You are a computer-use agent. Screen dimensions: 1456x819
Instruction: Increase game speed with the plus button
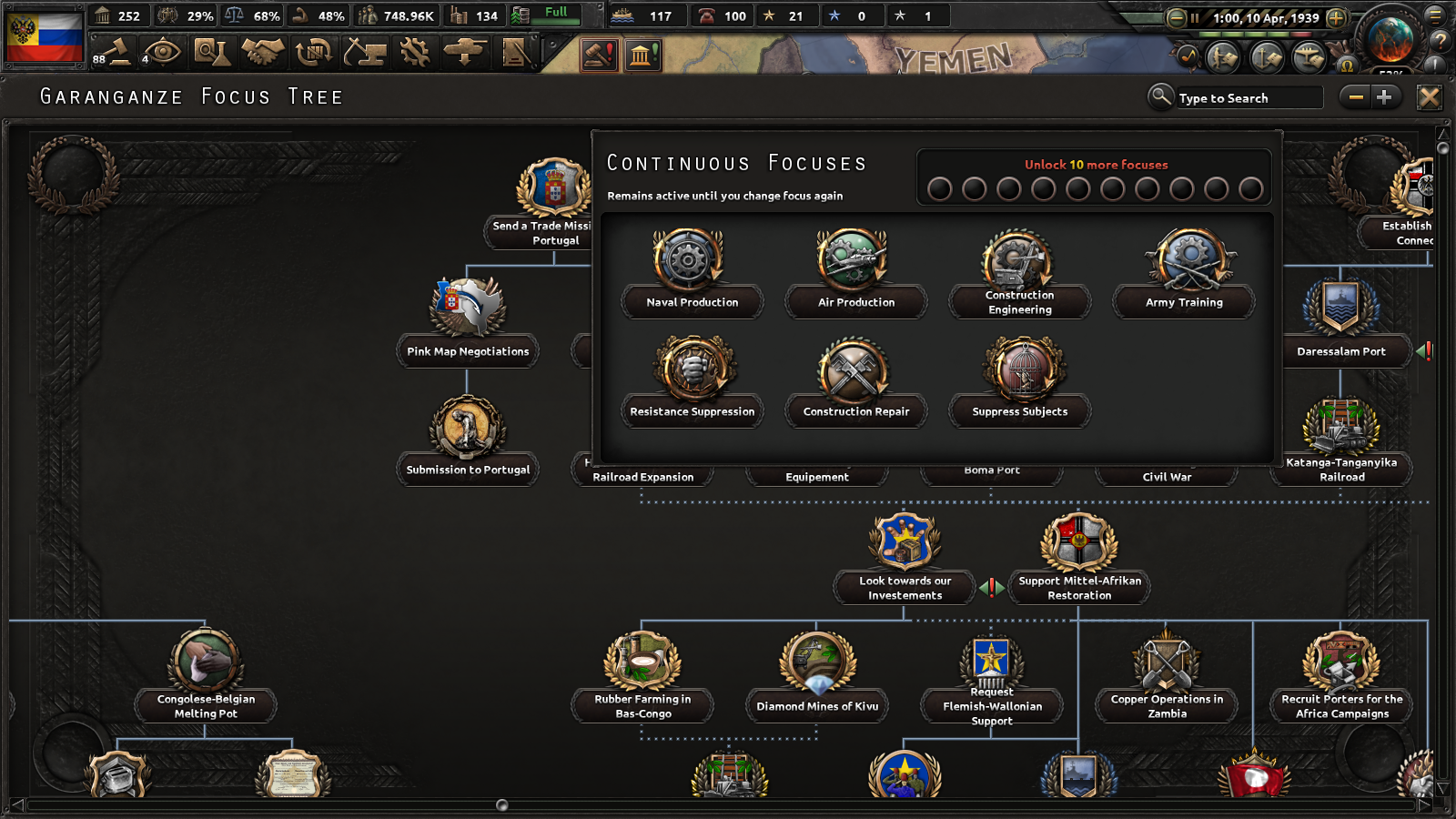(x=1336, y=17)
